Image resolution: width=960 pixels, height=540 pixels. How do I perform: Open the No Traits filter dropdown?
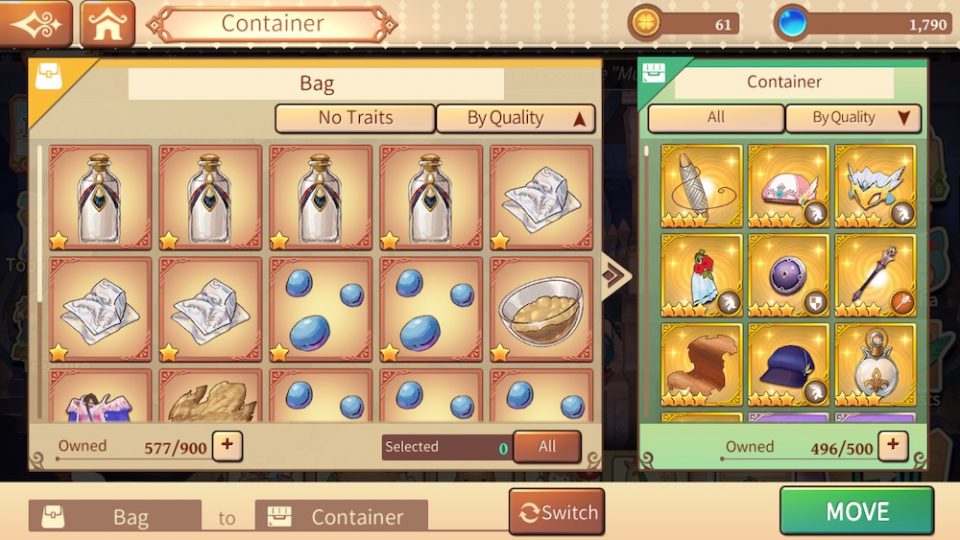(355, 118)
